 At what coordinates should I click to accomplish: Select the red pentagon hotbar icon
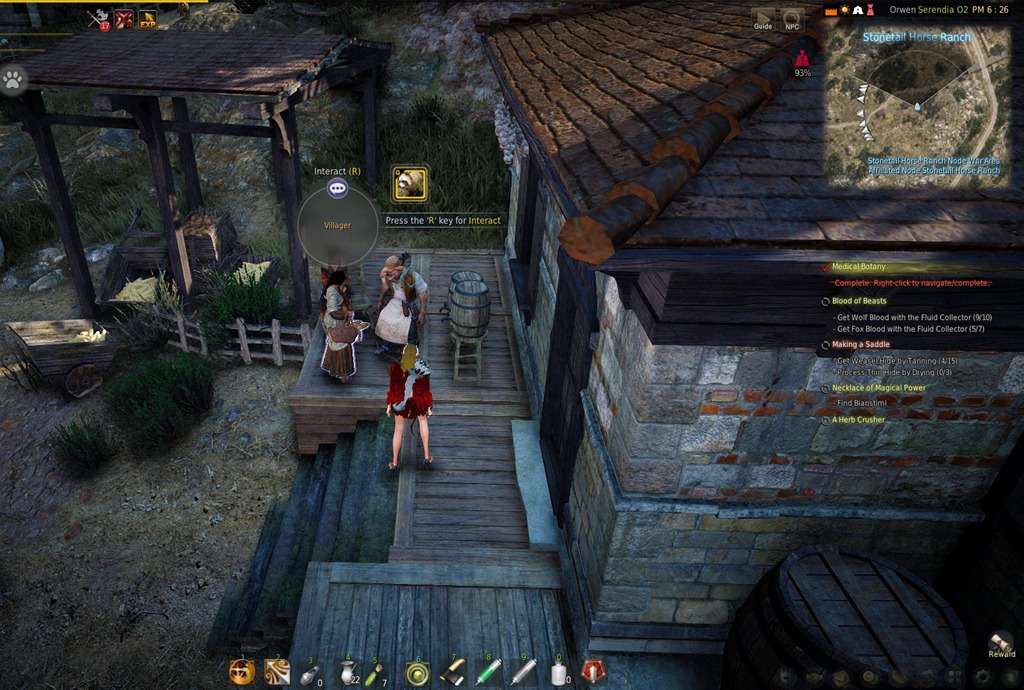pos(593,673)
